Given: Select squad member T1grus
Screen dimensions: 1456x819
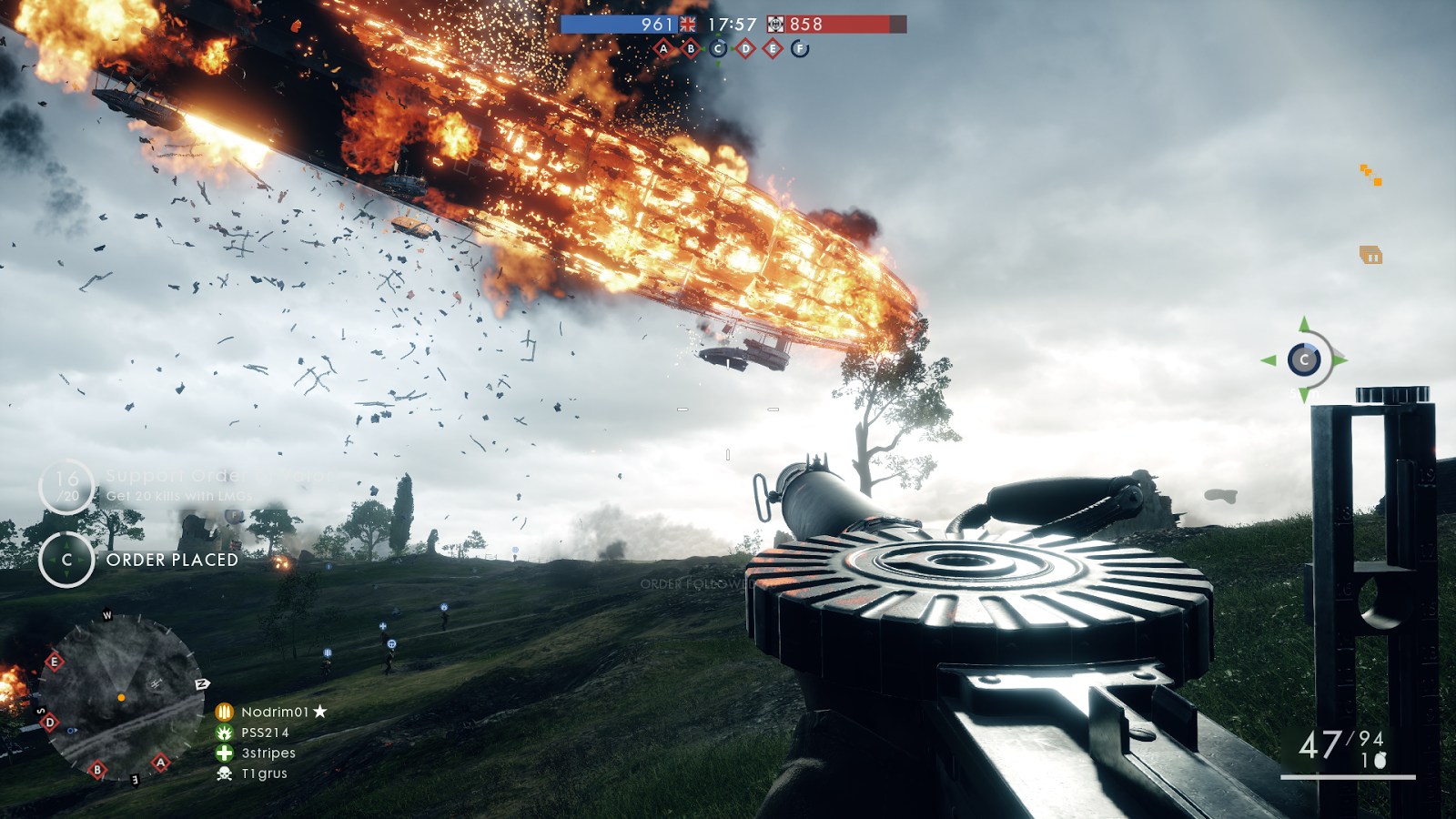Looking at the screenshot, I should point(264,773).
